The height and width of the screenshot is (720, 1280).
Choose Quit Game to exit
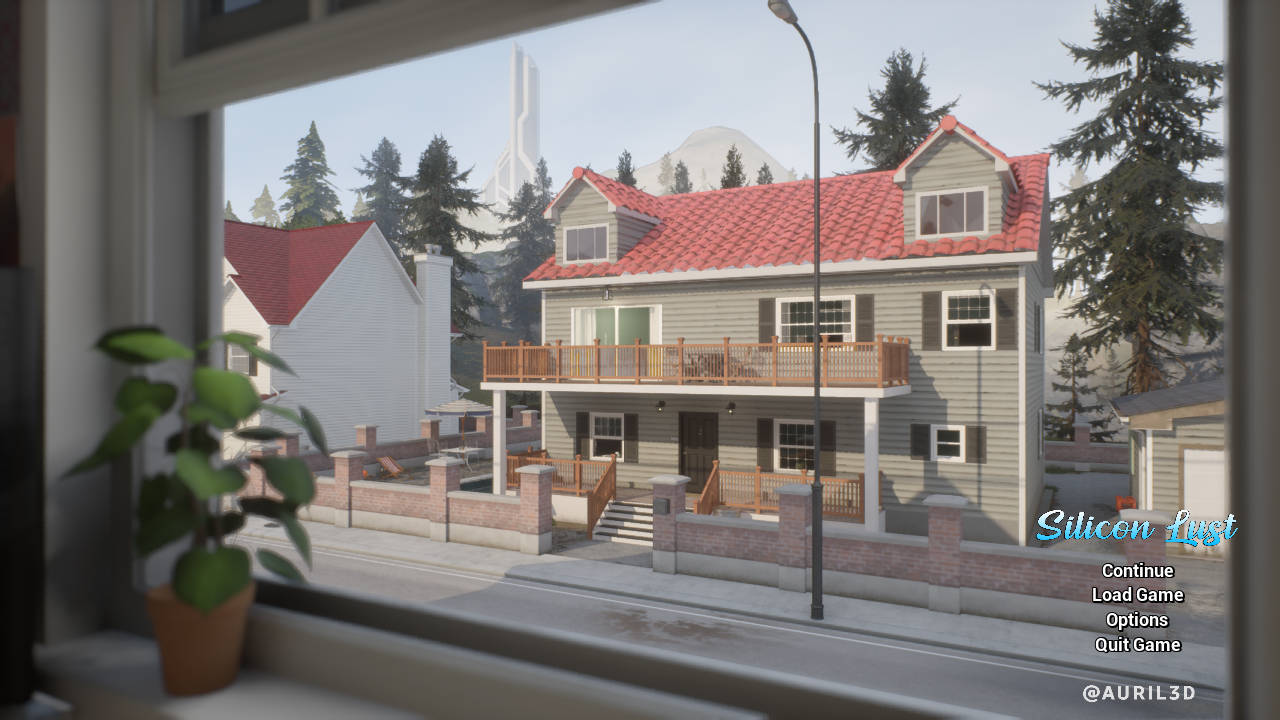(1137, 645)
